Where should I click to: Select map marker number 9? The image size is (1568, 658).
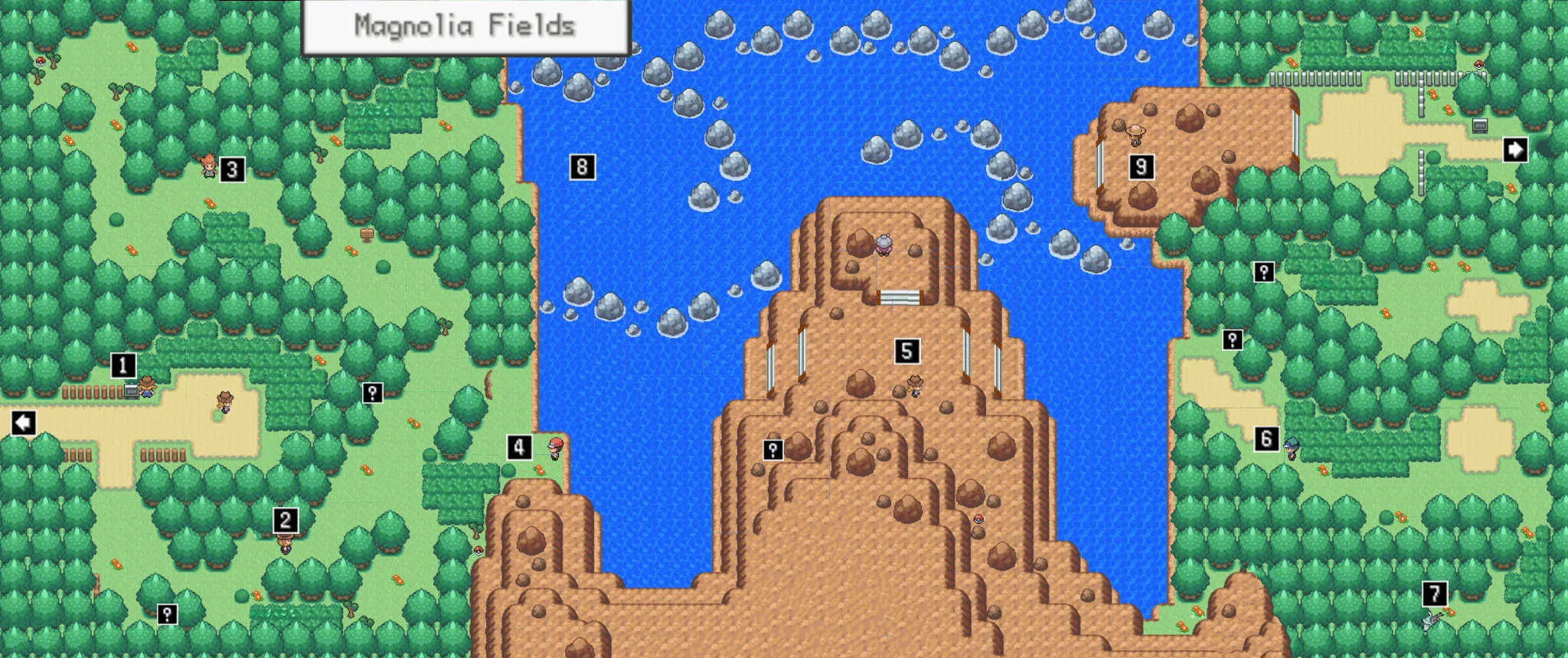coord(1141,167)
